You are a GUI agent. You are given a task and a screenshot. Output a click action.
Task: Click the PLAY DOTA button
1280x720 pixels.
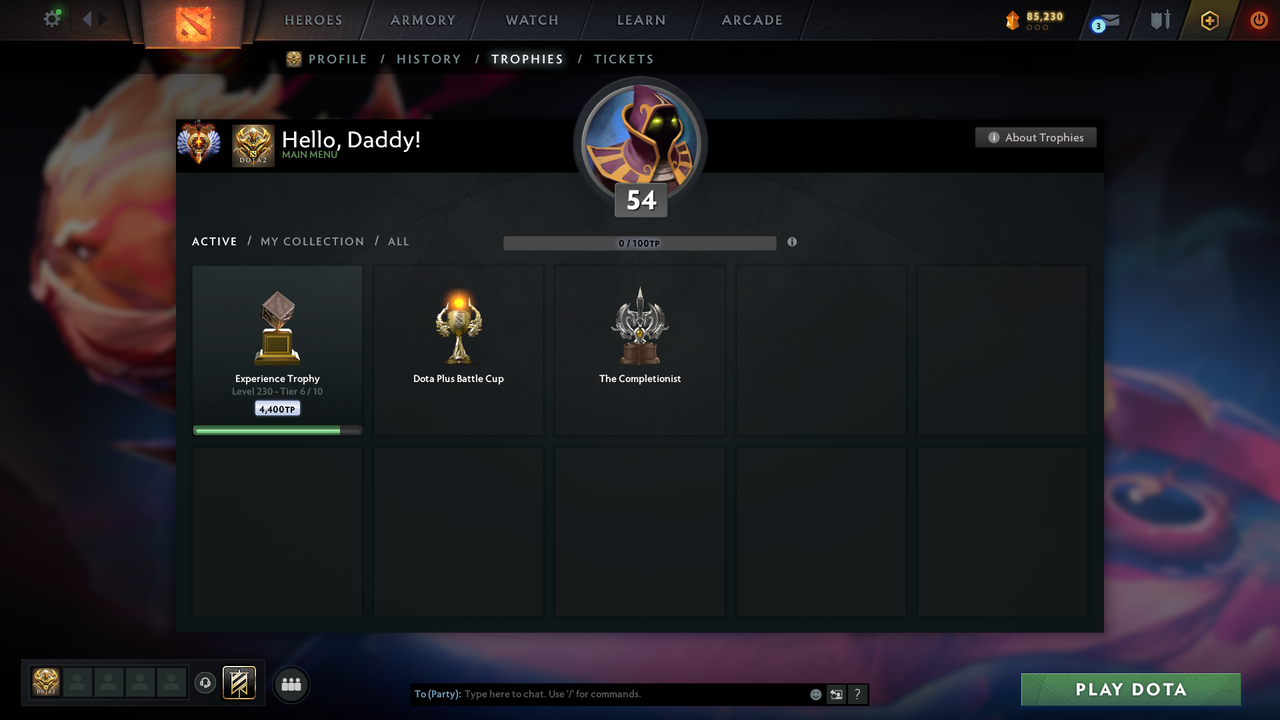click(x=1130, y=689)
